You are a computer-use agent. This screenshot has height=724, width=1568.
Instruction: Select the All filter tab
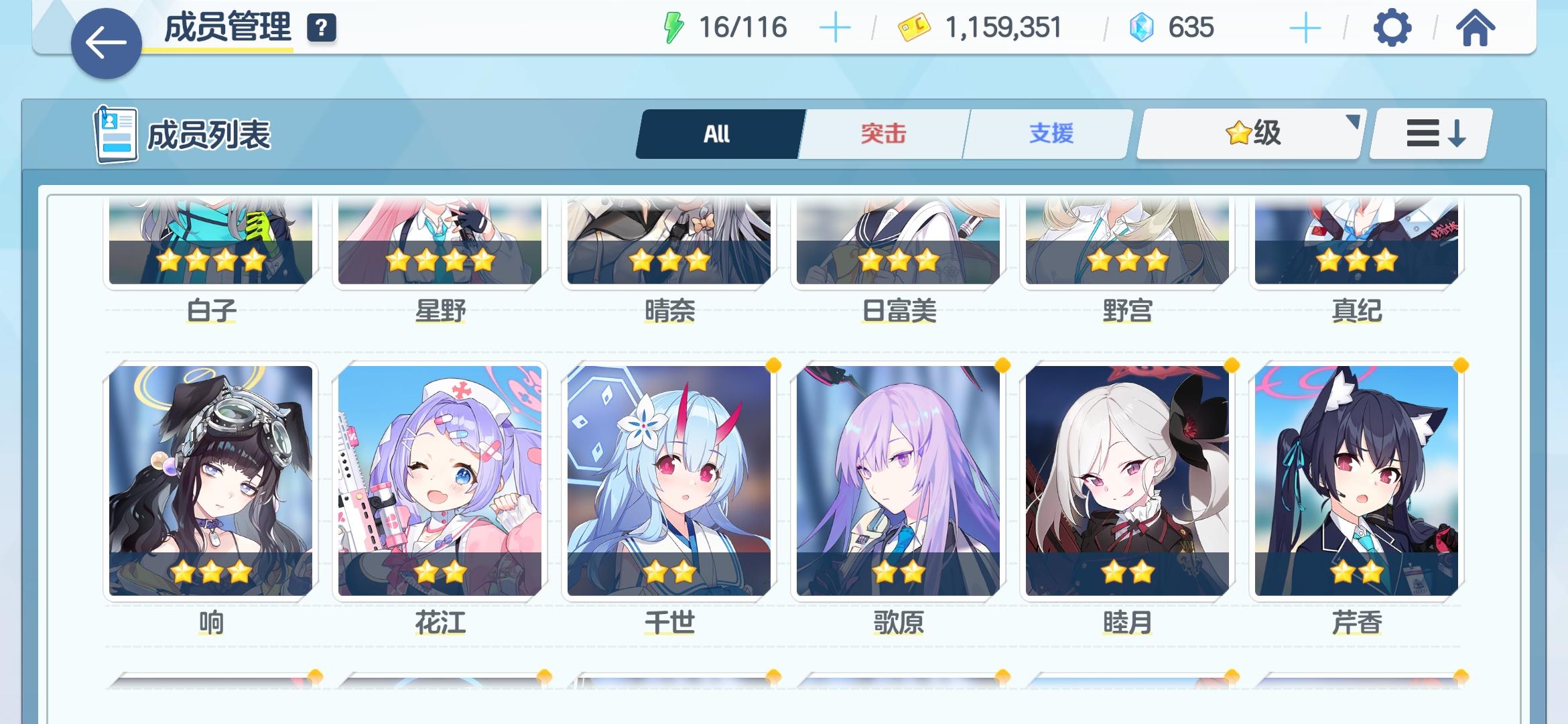[x=716, y=133]
